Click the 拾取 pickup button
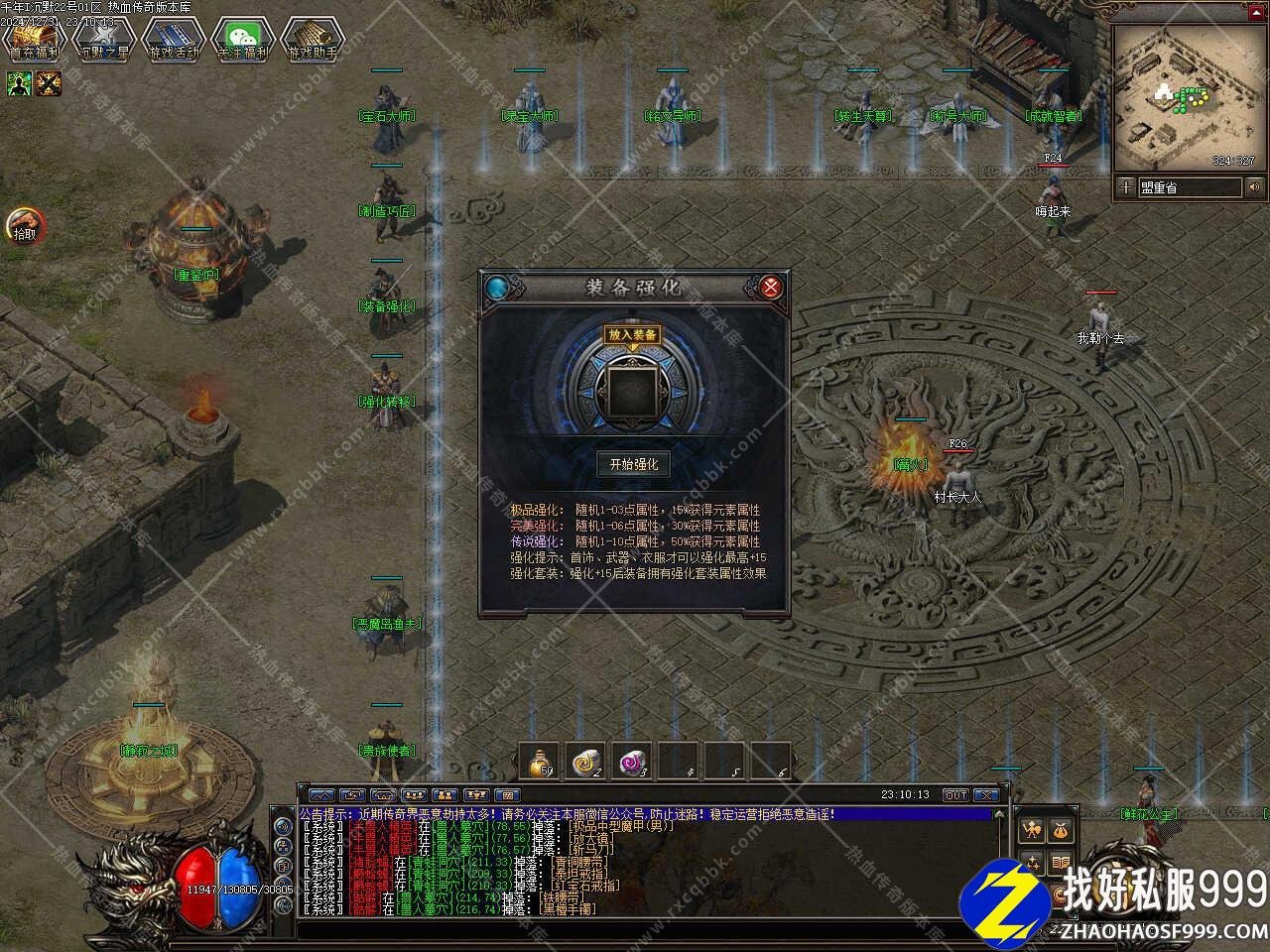Viewport: 1270px width, 952px height. (24, 226)
